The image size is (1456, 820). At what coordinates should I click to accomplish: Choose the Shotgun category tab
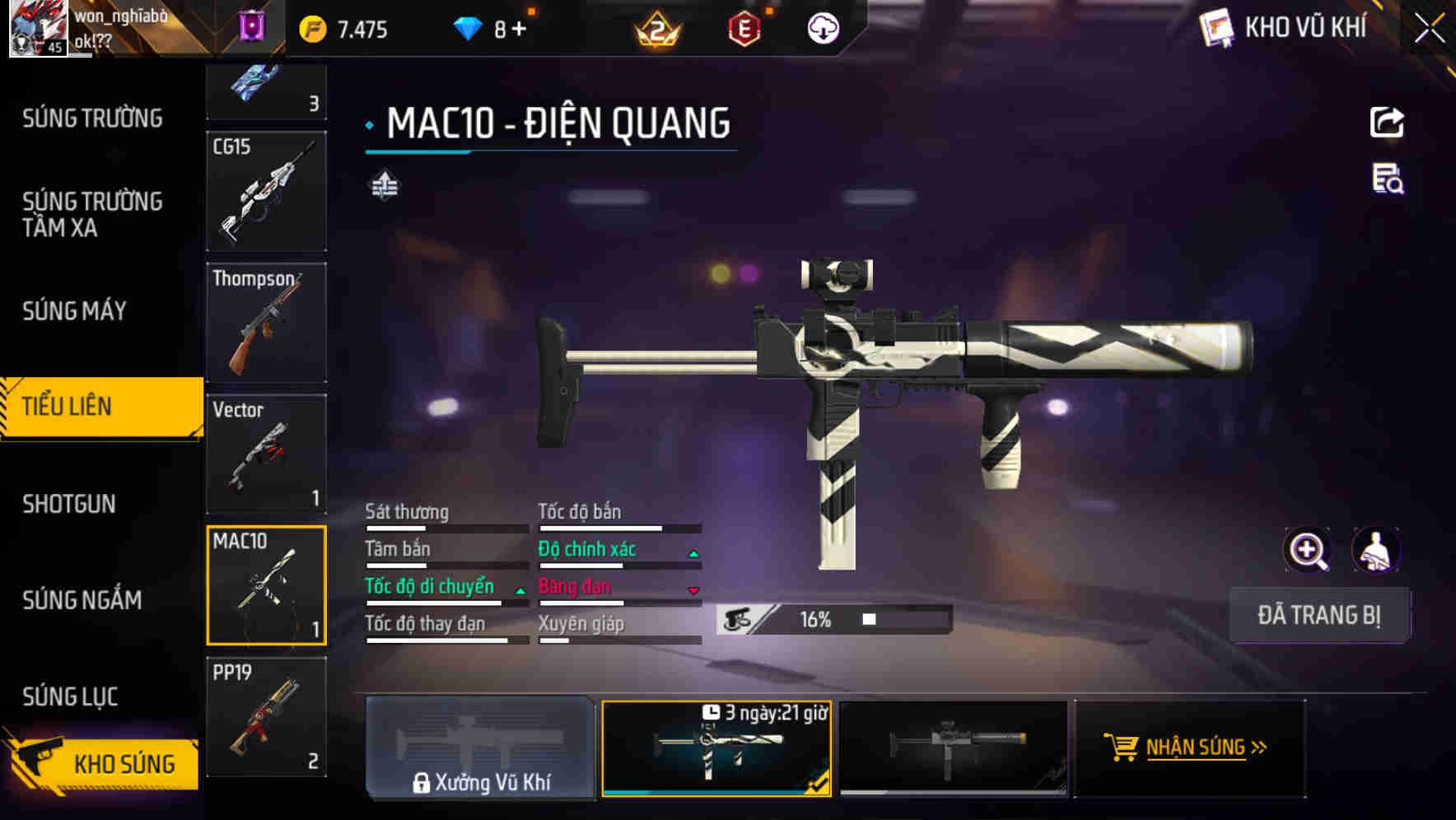click(69, 504)
